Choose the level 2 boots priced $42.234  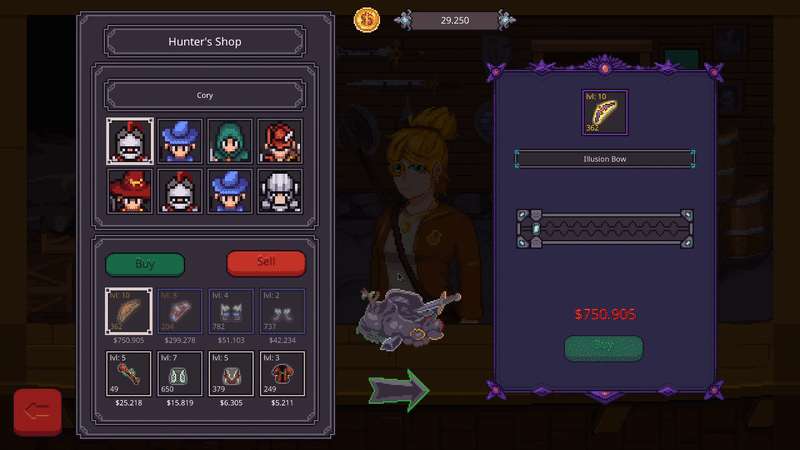[x=282, y=311]
